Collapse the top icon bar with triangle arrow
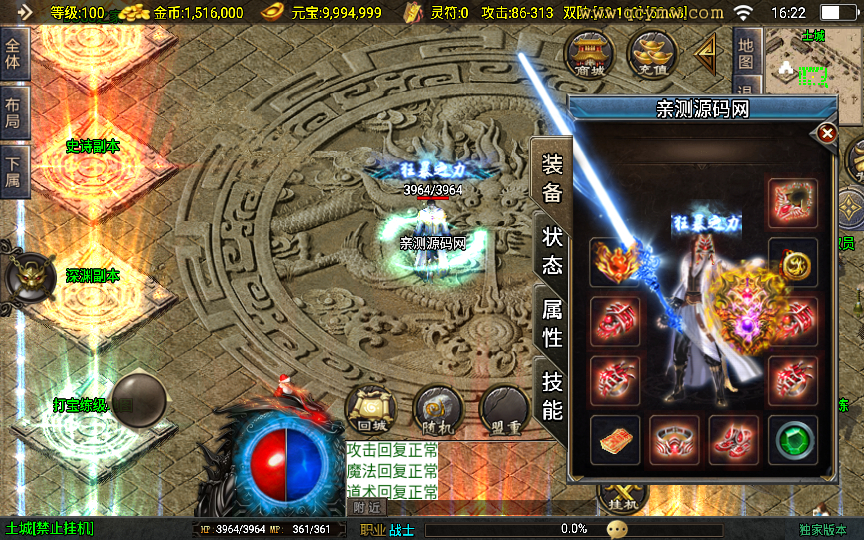 [707, 52]
